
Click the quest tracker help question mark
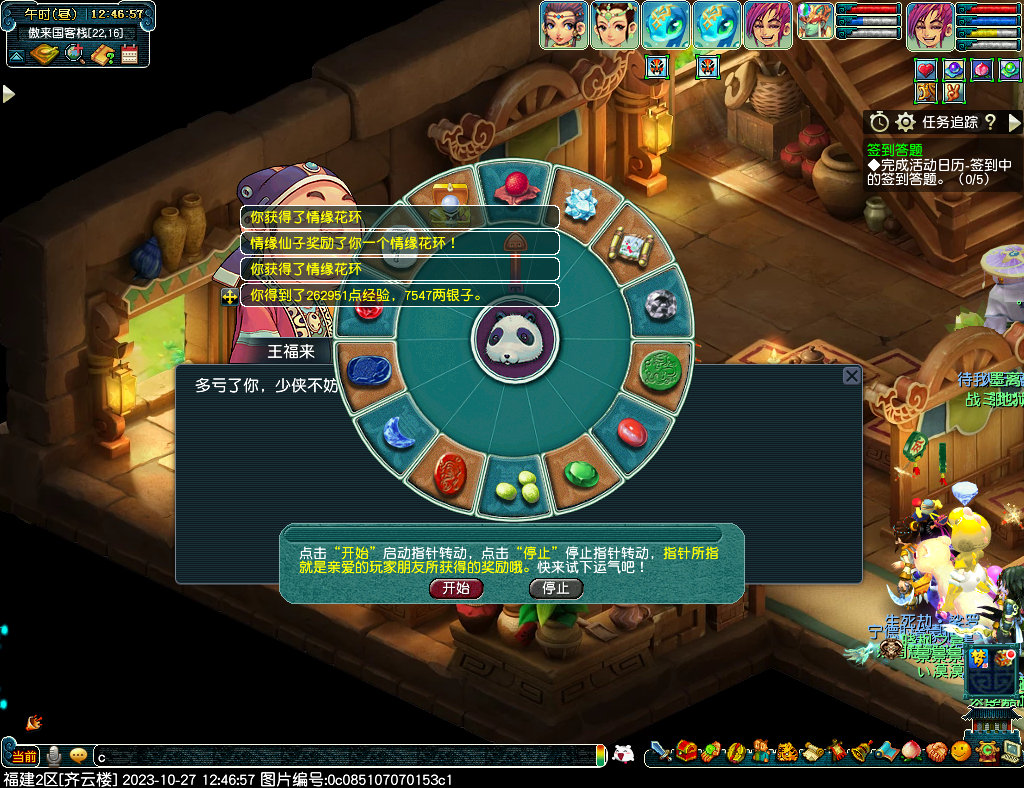[990, 122]
